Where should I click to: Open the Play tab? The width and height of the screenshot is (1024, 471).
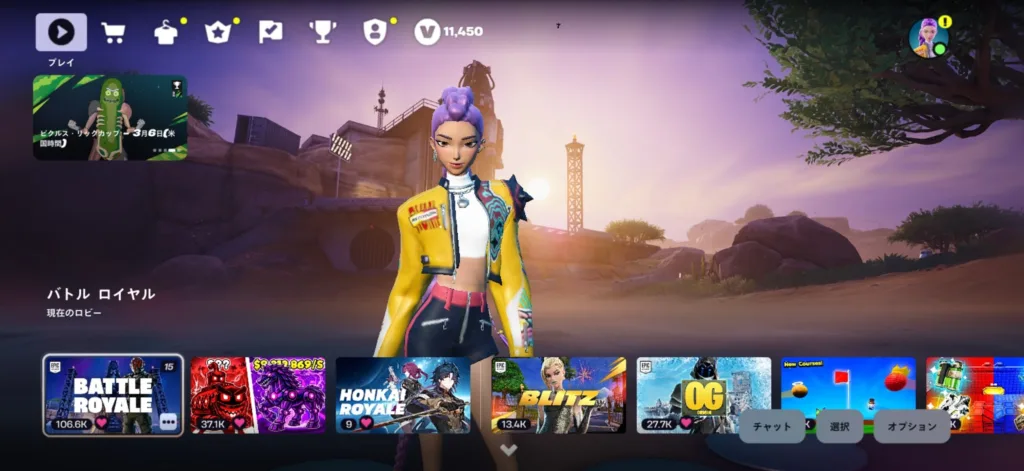pyautogui.click(x=61, y=32)
